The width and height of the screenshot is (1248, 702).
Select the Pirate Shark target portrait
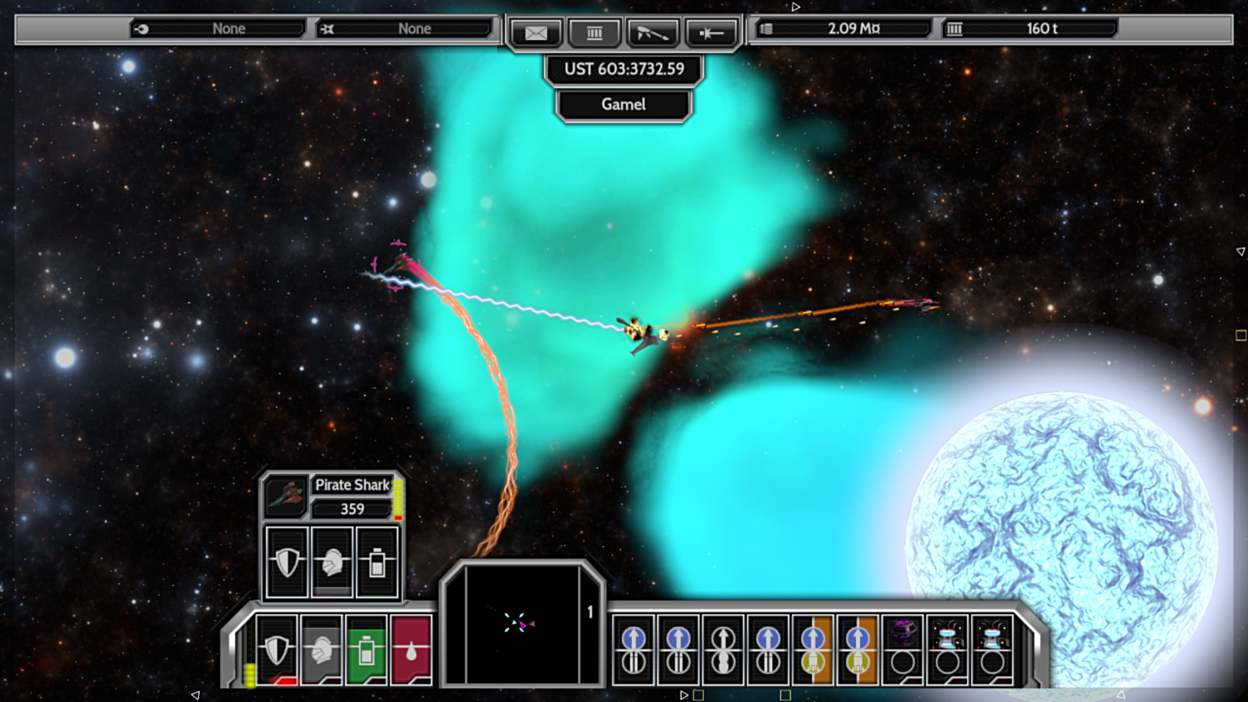coord(286,496)
